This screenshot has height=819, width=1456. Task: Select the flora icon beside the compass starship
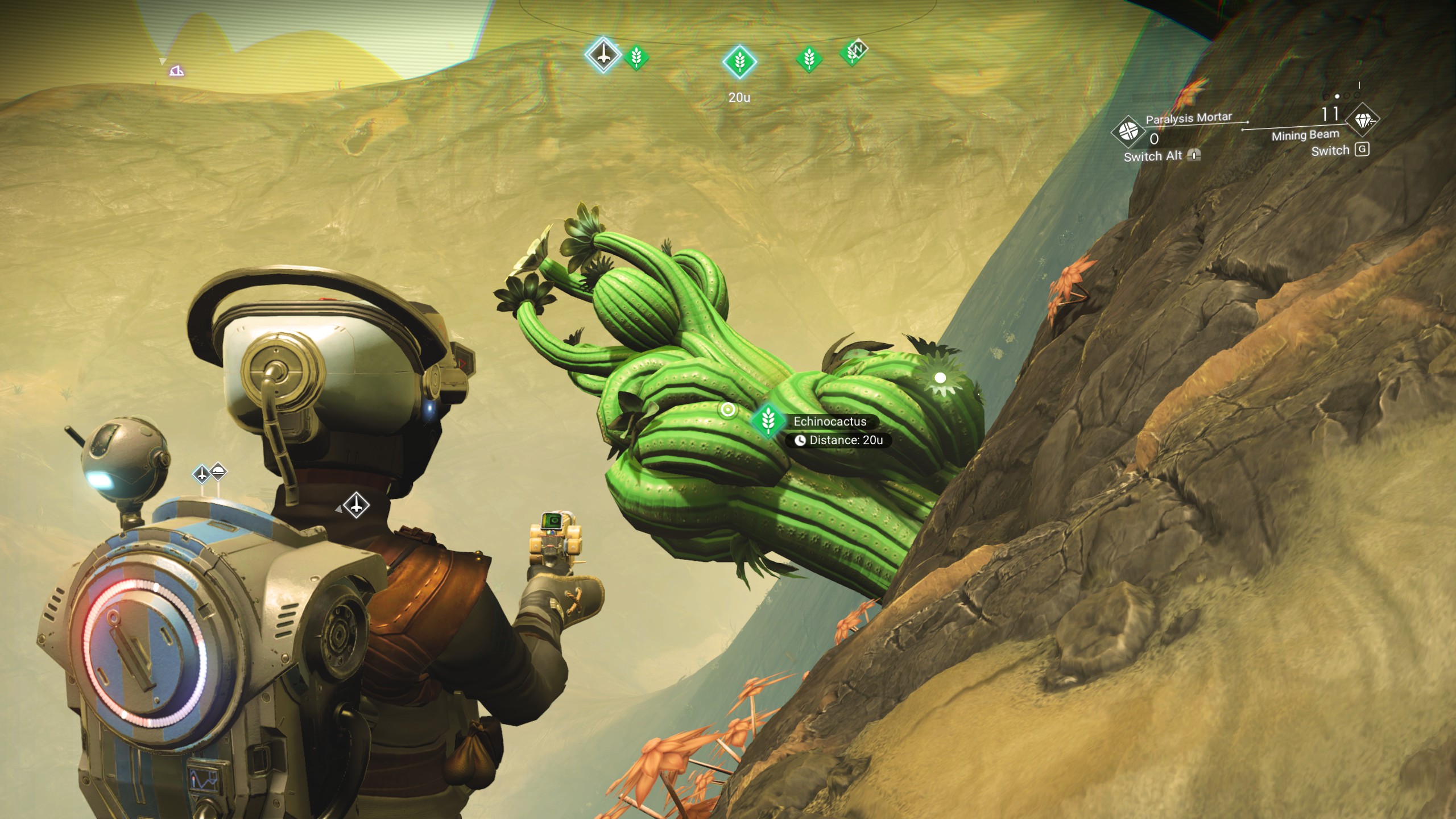tap(636, 57)
